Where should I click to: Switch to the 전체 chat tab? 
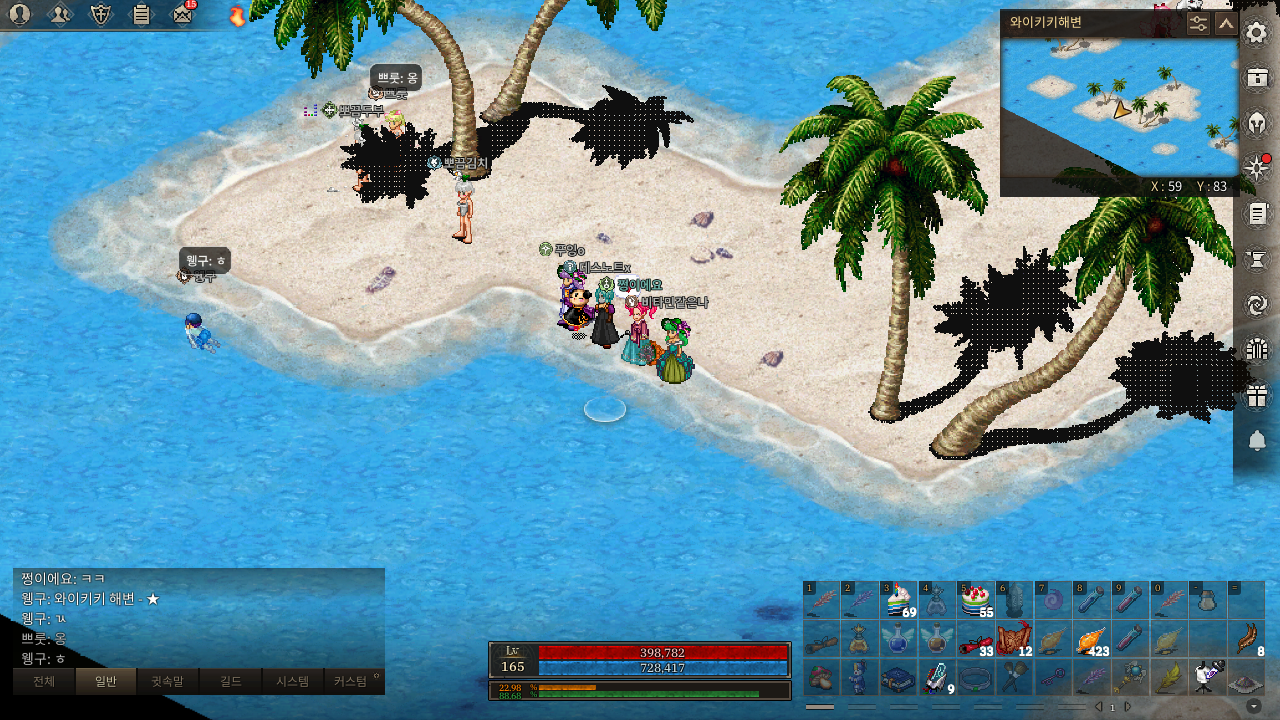[44, 682]
